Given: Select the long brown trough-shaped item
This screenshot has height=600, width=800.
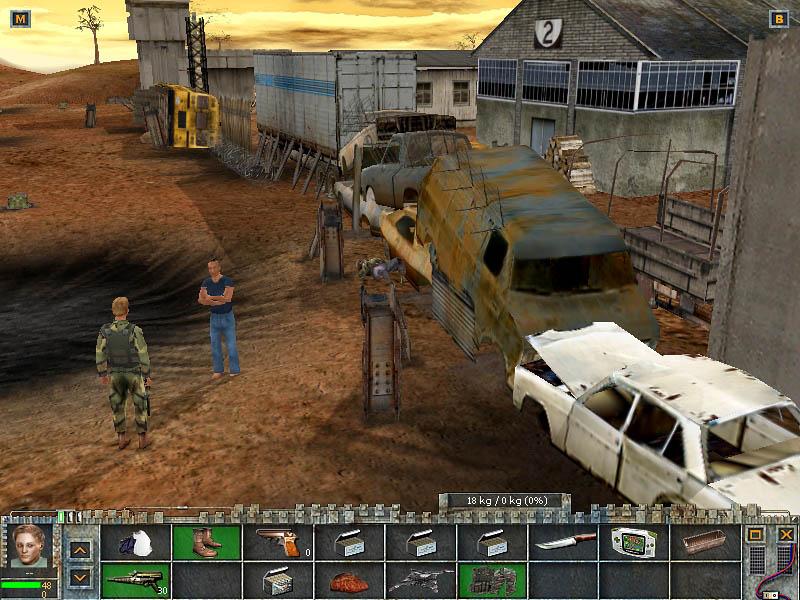Looking at the screenshot, I should click(705, 543).
